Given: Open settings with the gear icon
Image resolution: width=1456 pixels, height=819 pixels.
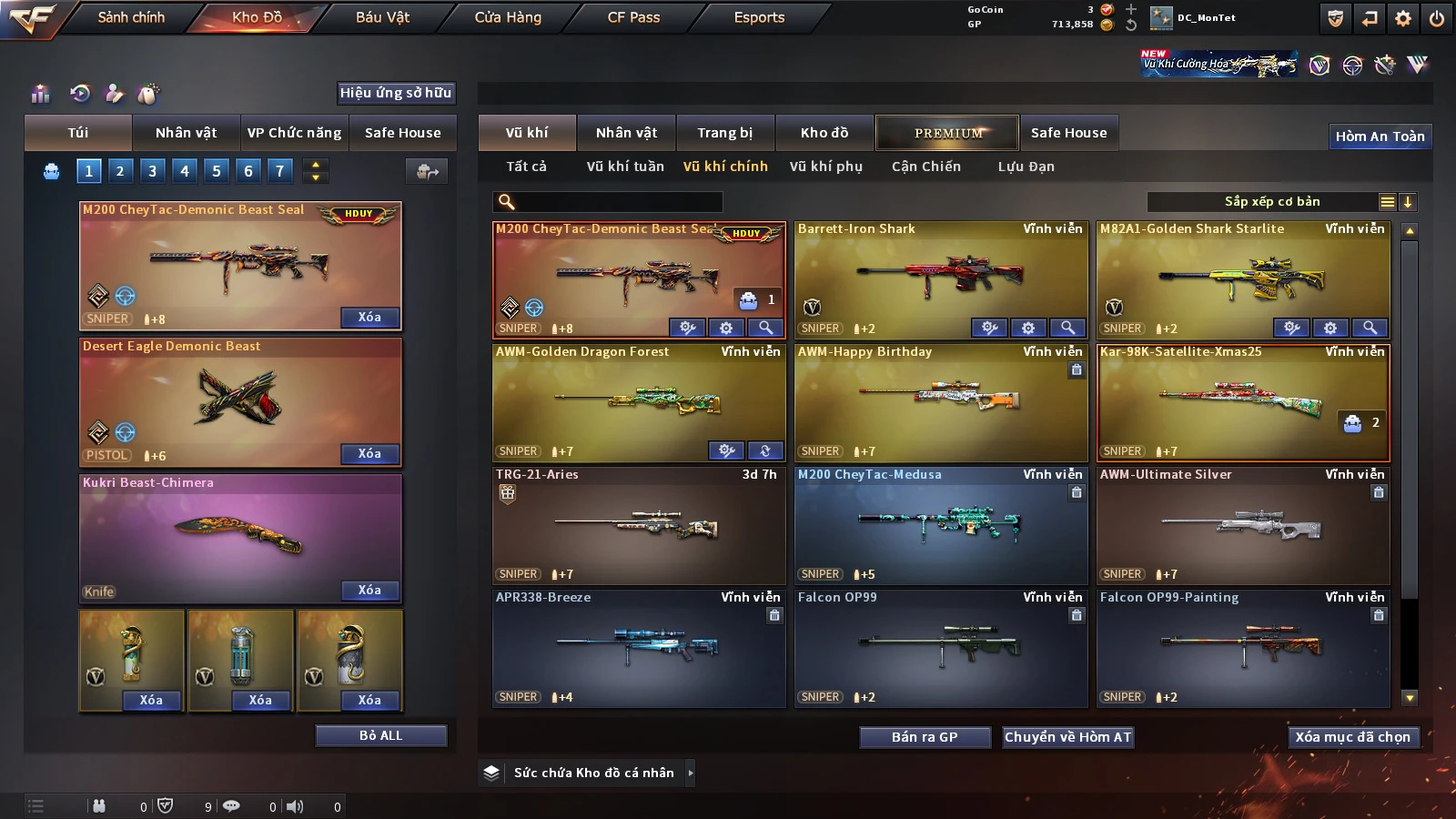Looking at the screenshot, I should click(x=1403, y=18).
